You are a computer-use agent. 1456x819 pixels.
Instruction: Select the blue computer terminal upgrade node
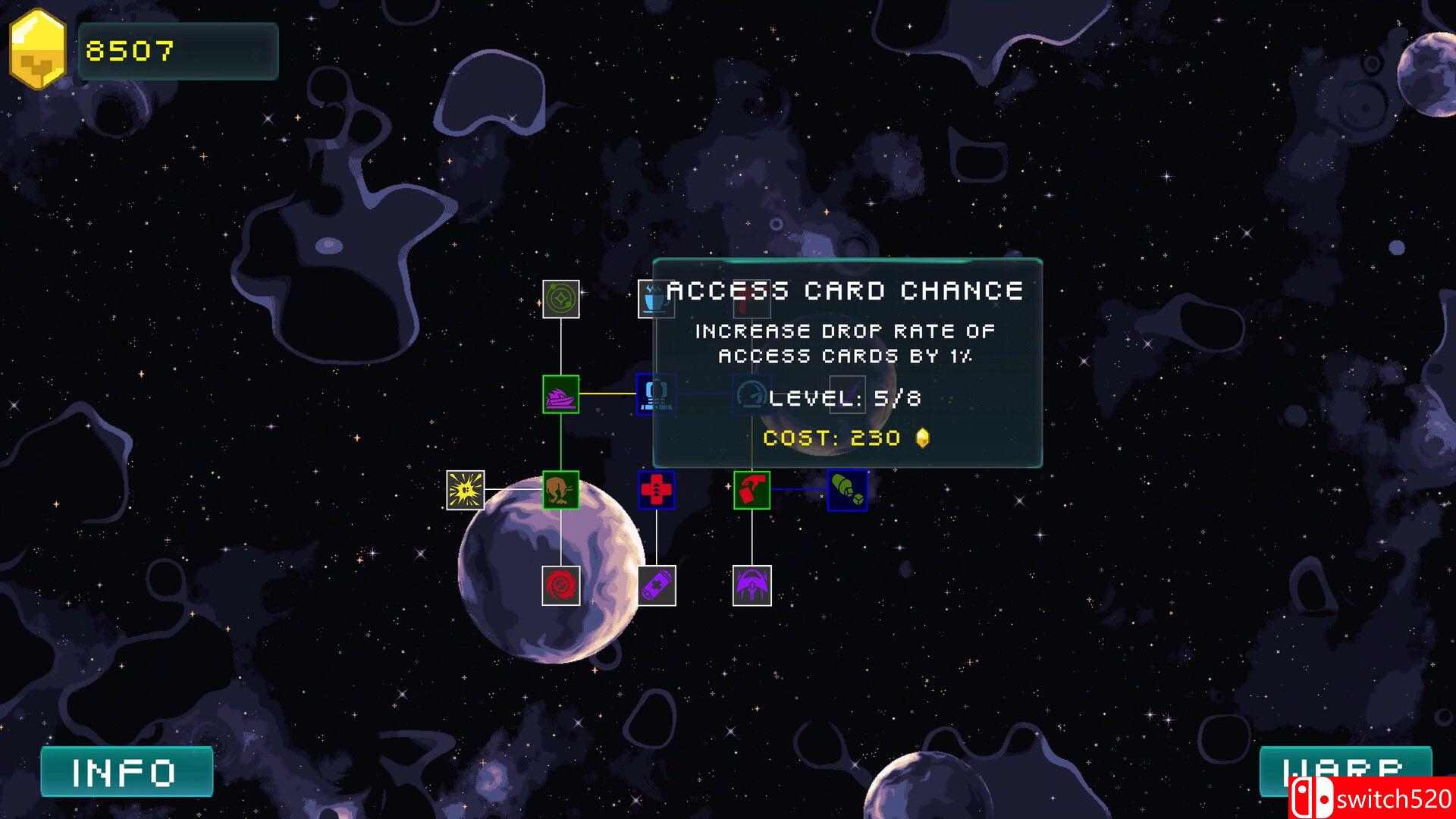point(653,394)
